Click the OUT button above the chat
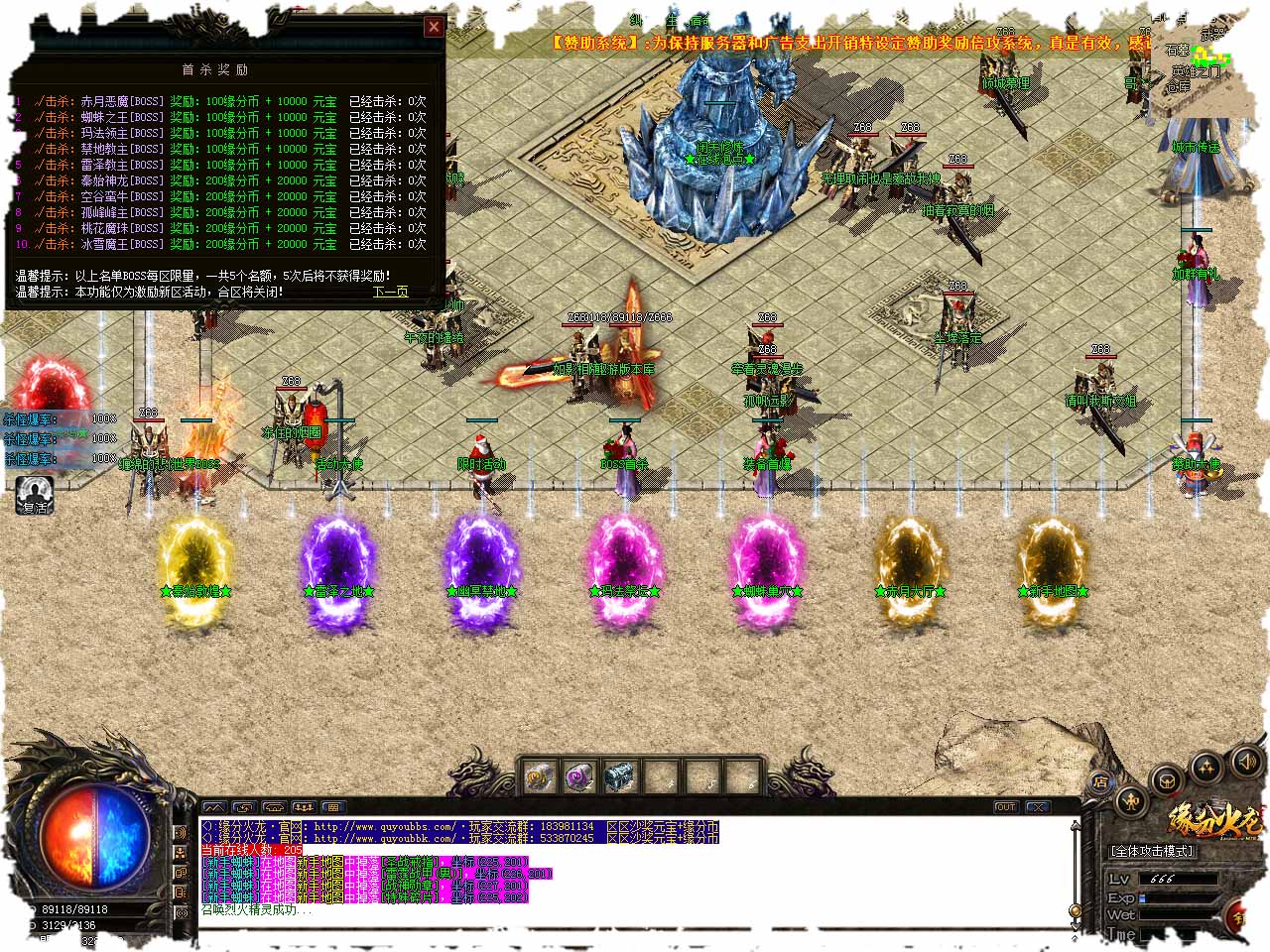1270x952 pixels. (x=1005, y=807)
